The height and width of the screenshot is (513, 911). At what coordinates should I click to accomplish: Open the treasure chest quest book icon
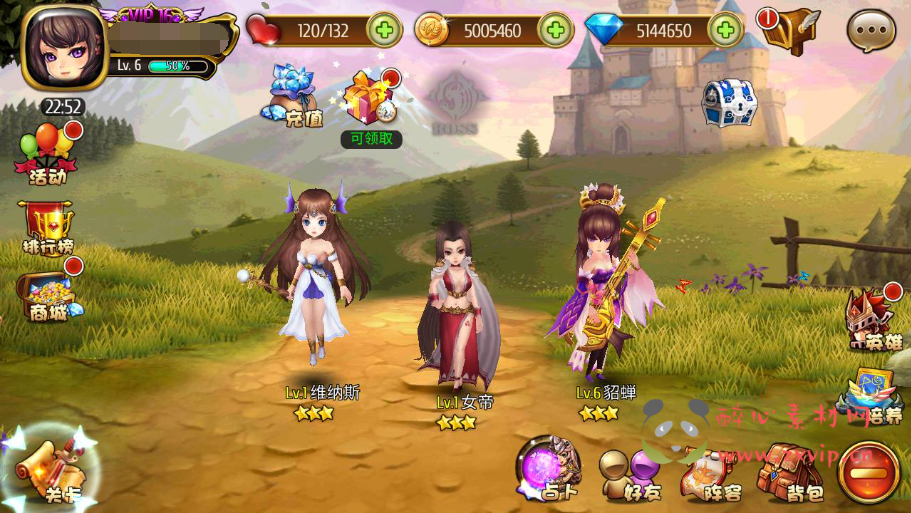click(788, 30)
